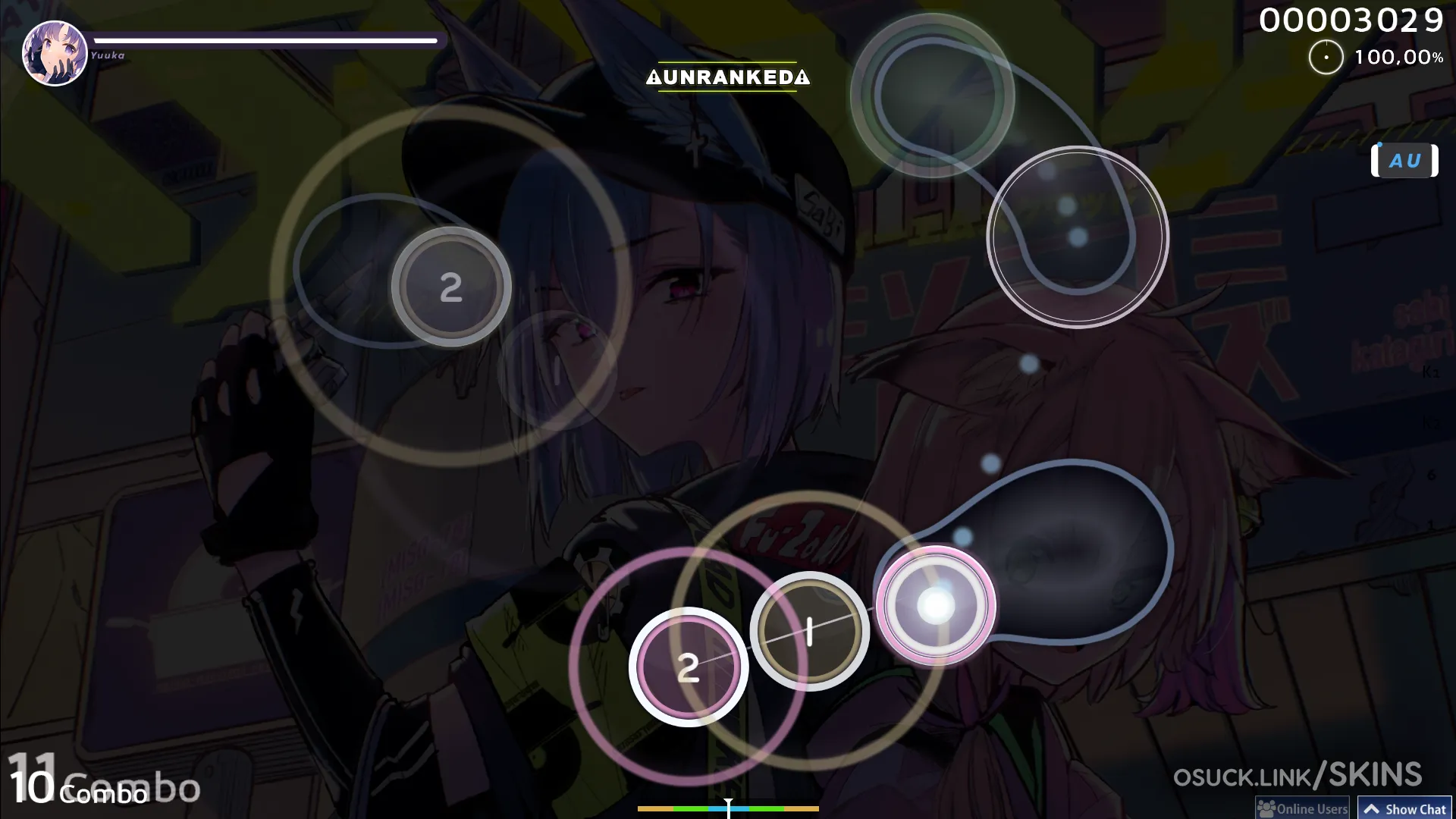Open the Online Users list
The width and height of the screenshot is (1456, 819).
click(1303, 808)
